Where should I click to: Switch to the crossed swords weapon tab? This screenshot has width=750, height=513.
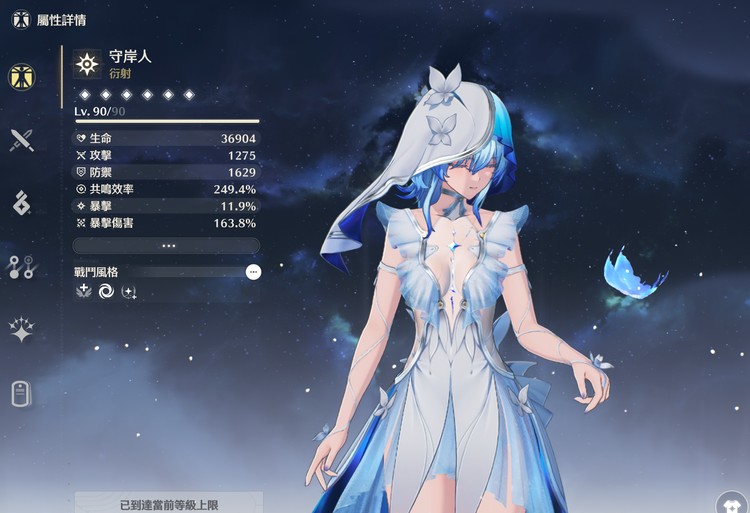pyautogui.click(x=22, y=139)
